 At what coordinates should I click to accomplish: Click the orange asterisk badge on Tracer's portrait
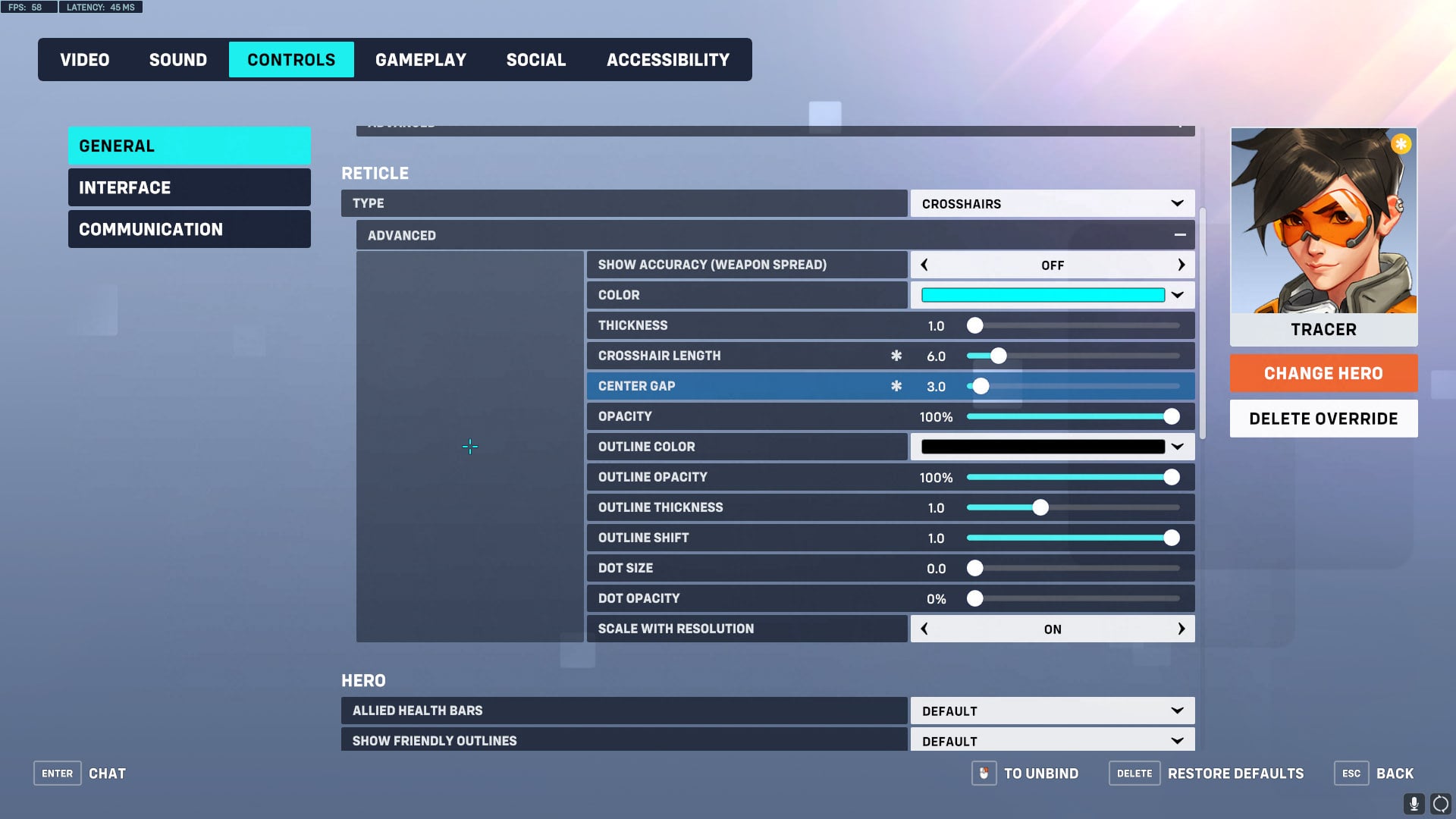[1401, 143]
